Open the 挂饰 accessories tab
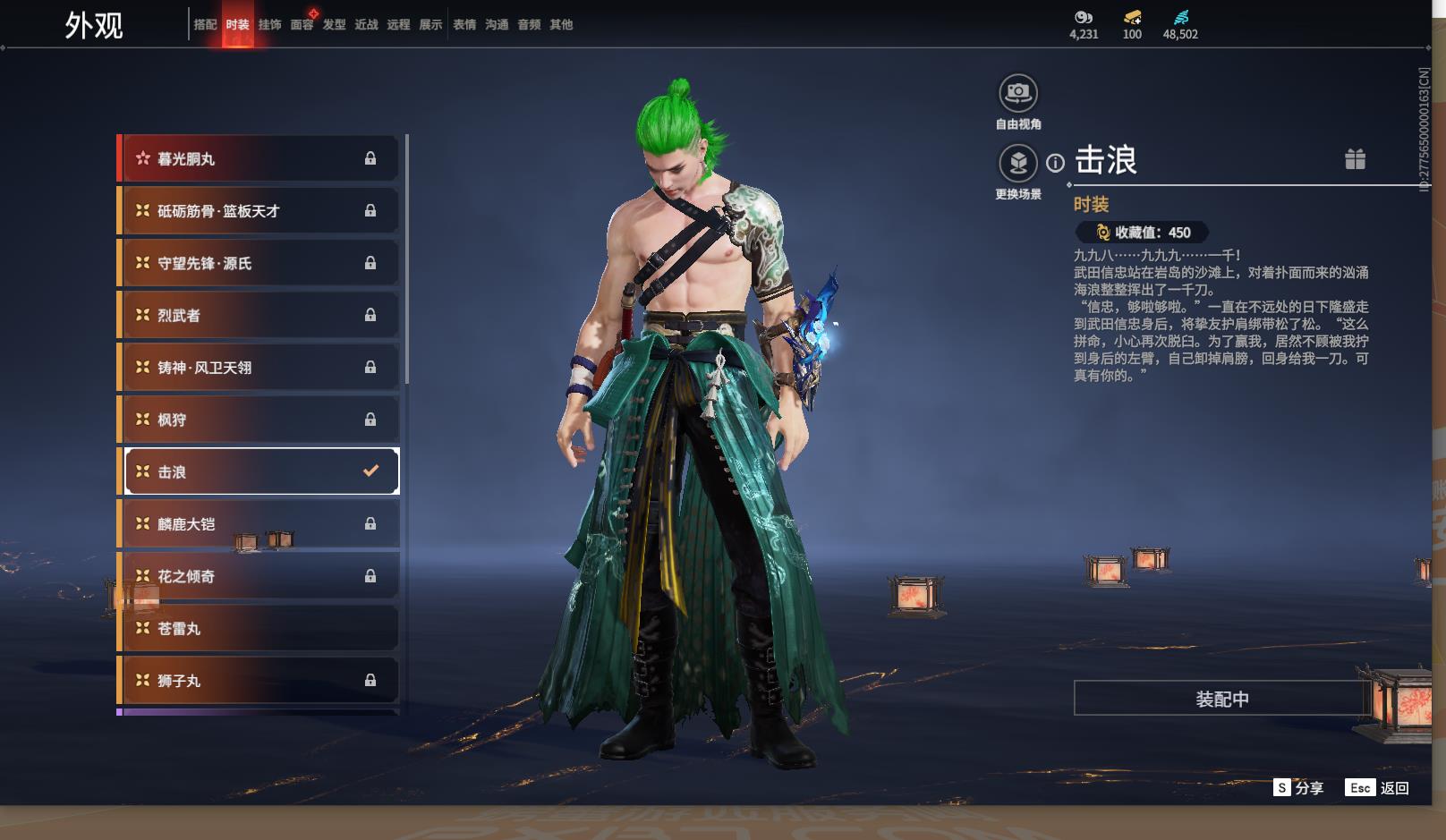This screenshot has width=1446, height=840. (x=269, y=25)
